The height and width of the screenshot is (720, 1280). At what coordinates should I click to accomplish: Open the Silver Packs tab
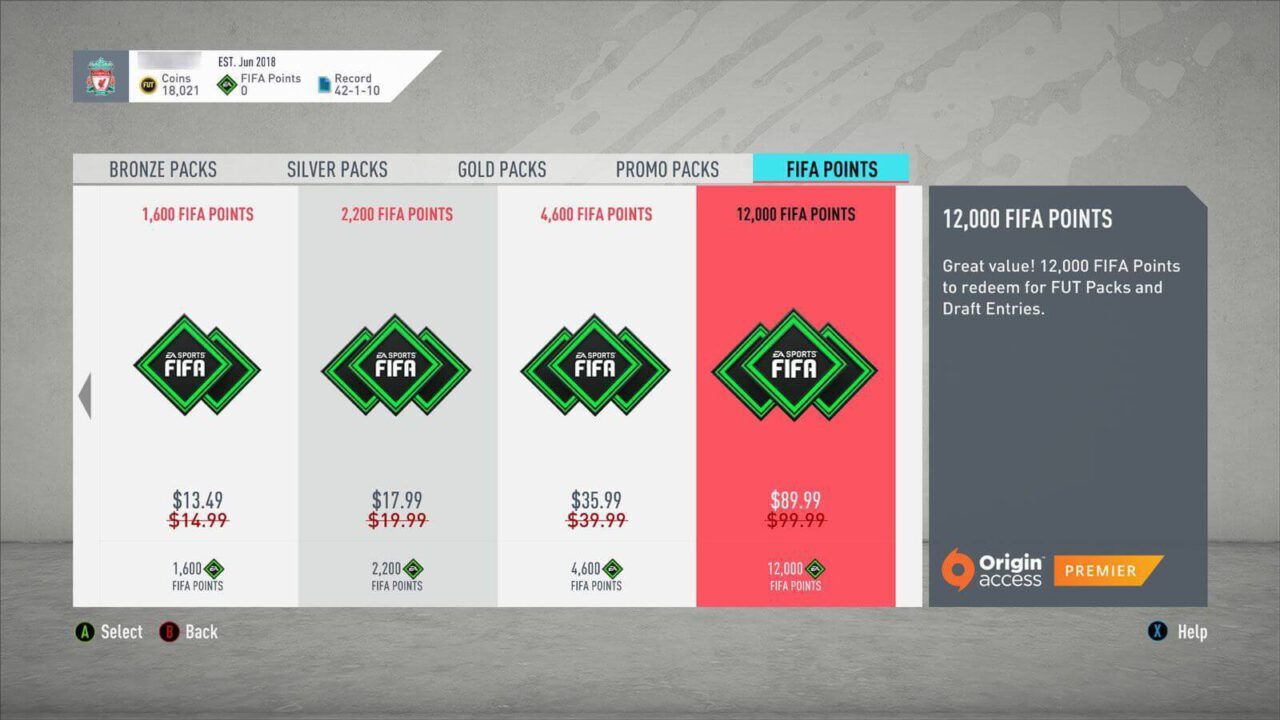pyautogui.click(x=337, y=169)
